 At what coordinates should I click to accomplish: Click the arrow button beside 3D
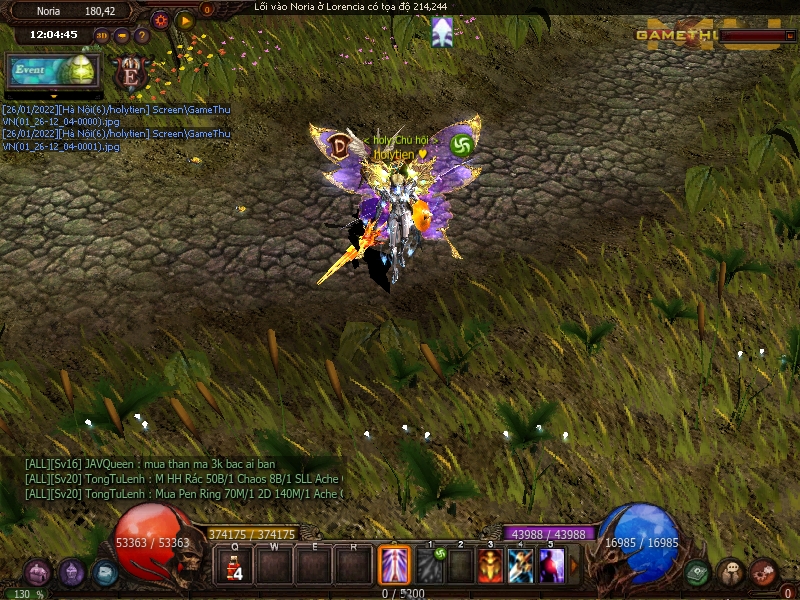[121, 35]
